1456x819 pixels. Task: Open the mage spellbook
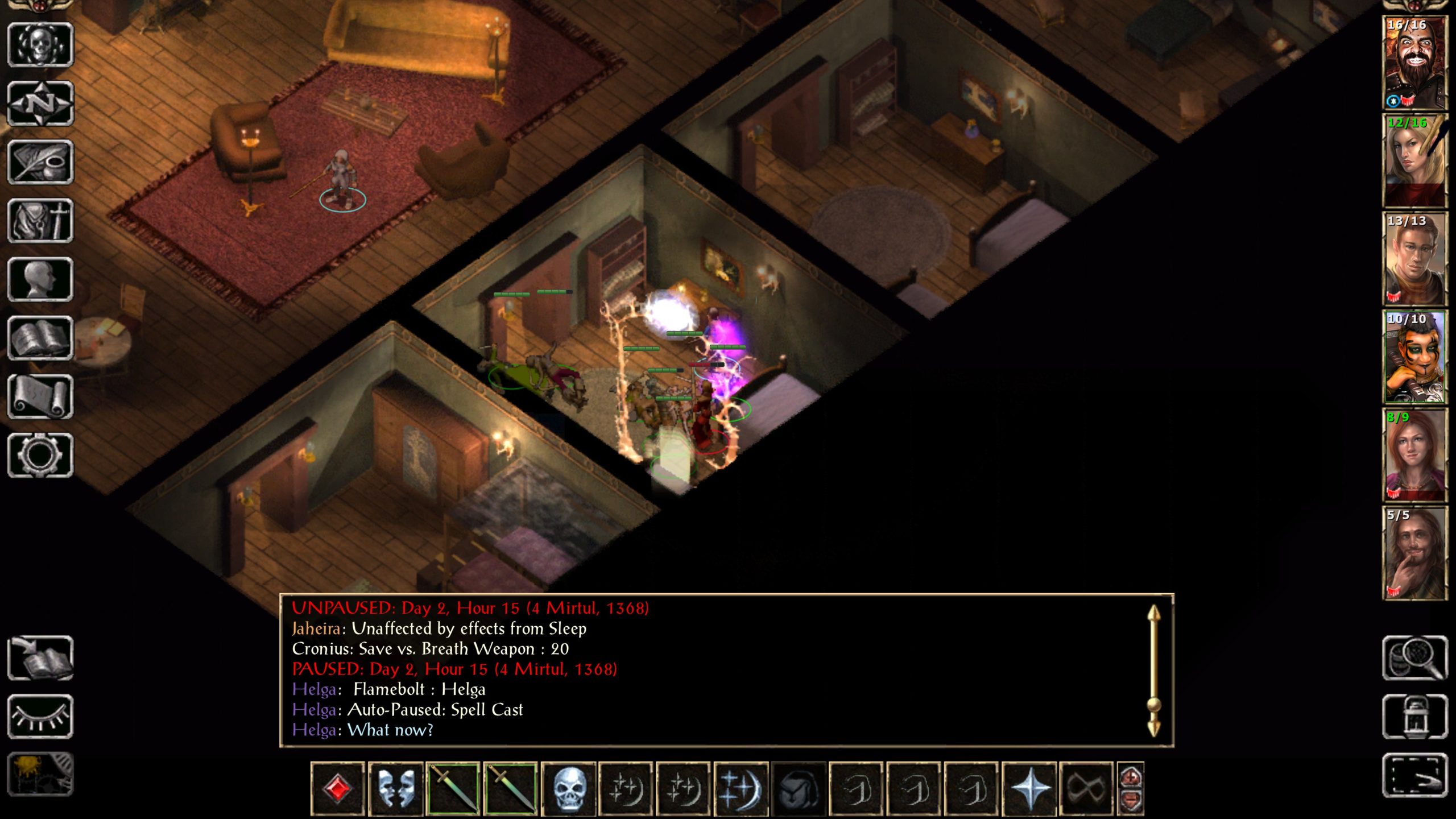[x=40, y=338]
